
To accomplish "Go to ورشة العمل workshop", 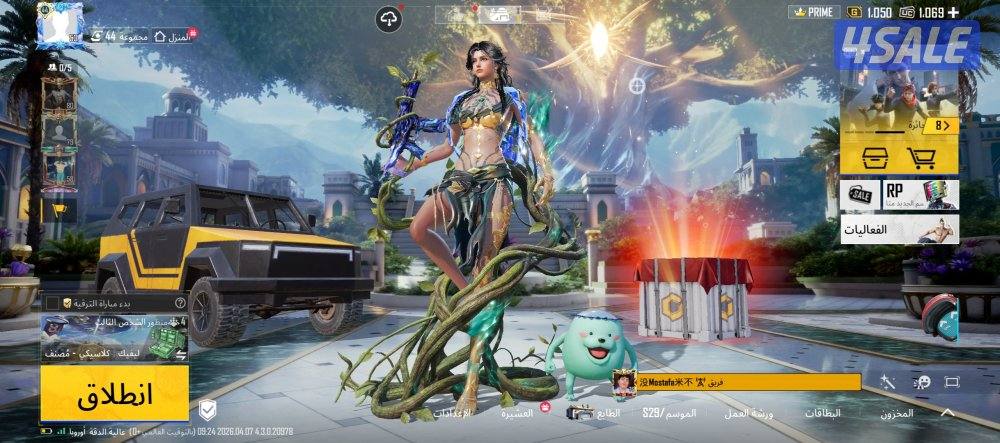I will pyautogui.click(x=746, y=413).
